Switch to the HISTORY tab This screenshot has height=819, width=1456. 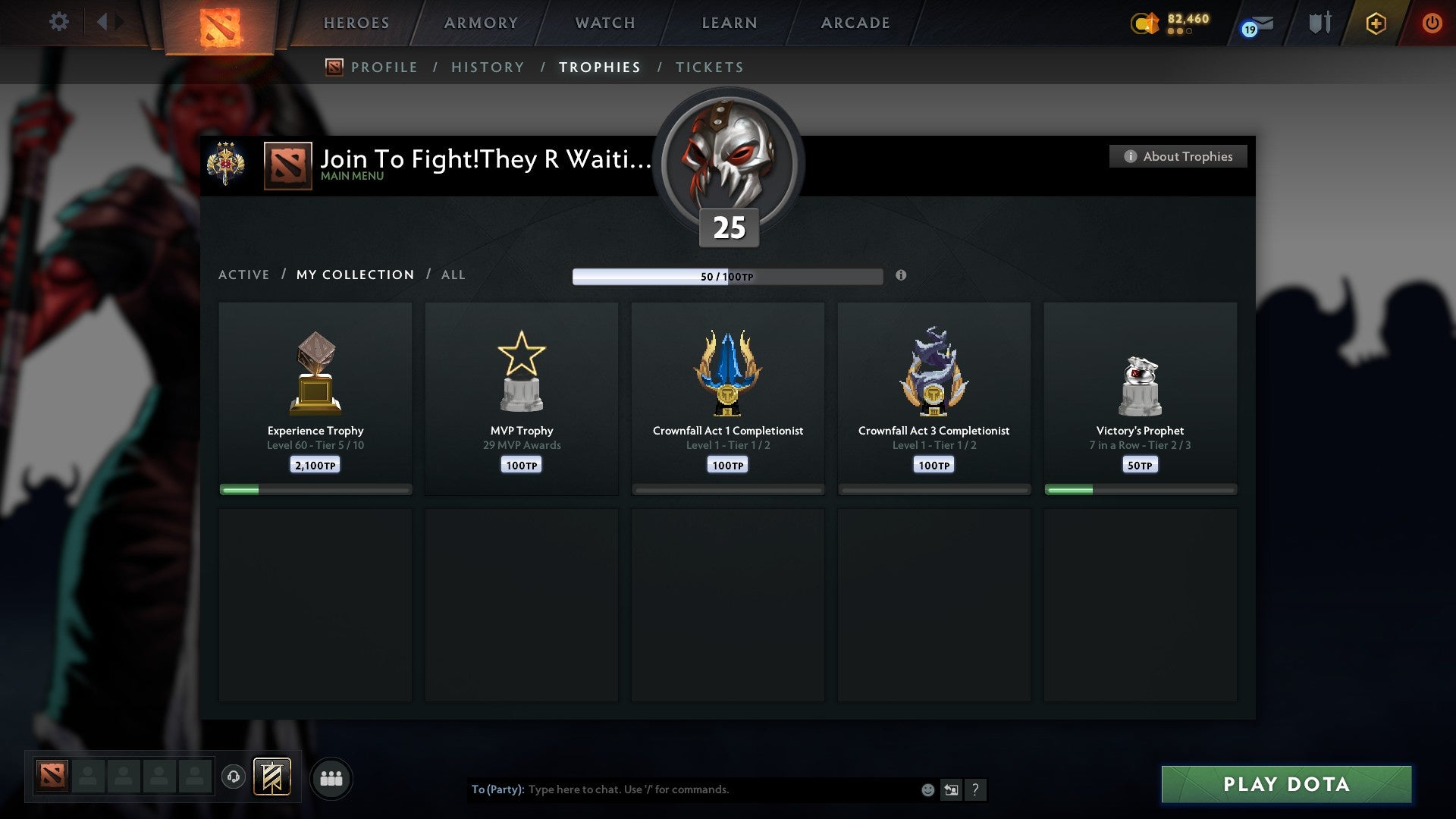[488, 67]
